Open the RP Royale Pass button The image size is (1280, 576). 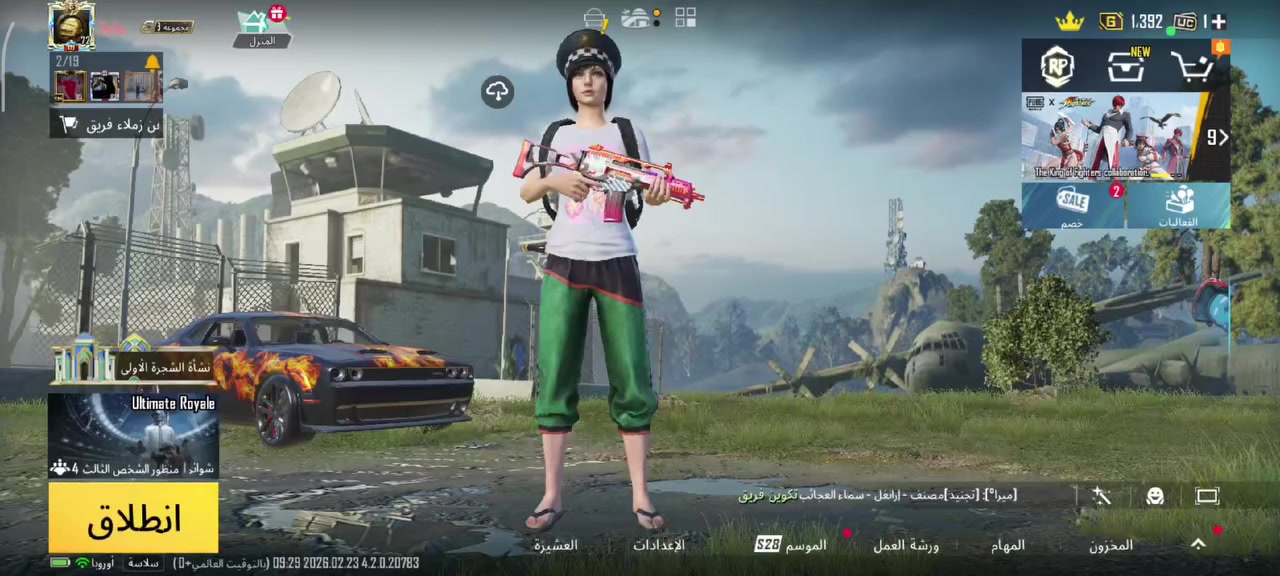click(1057, 67)
